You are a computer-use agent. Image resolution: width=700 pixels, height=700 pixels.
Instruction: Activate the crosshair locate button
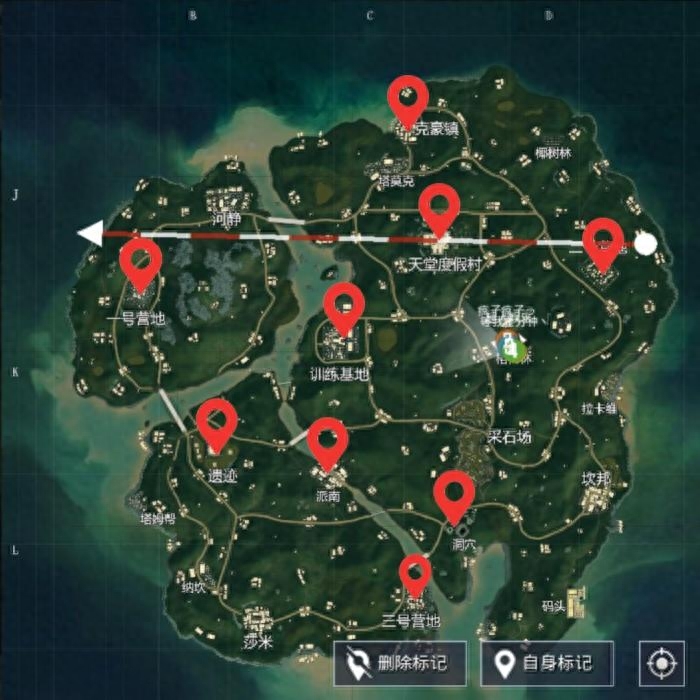tap(662, 664)
